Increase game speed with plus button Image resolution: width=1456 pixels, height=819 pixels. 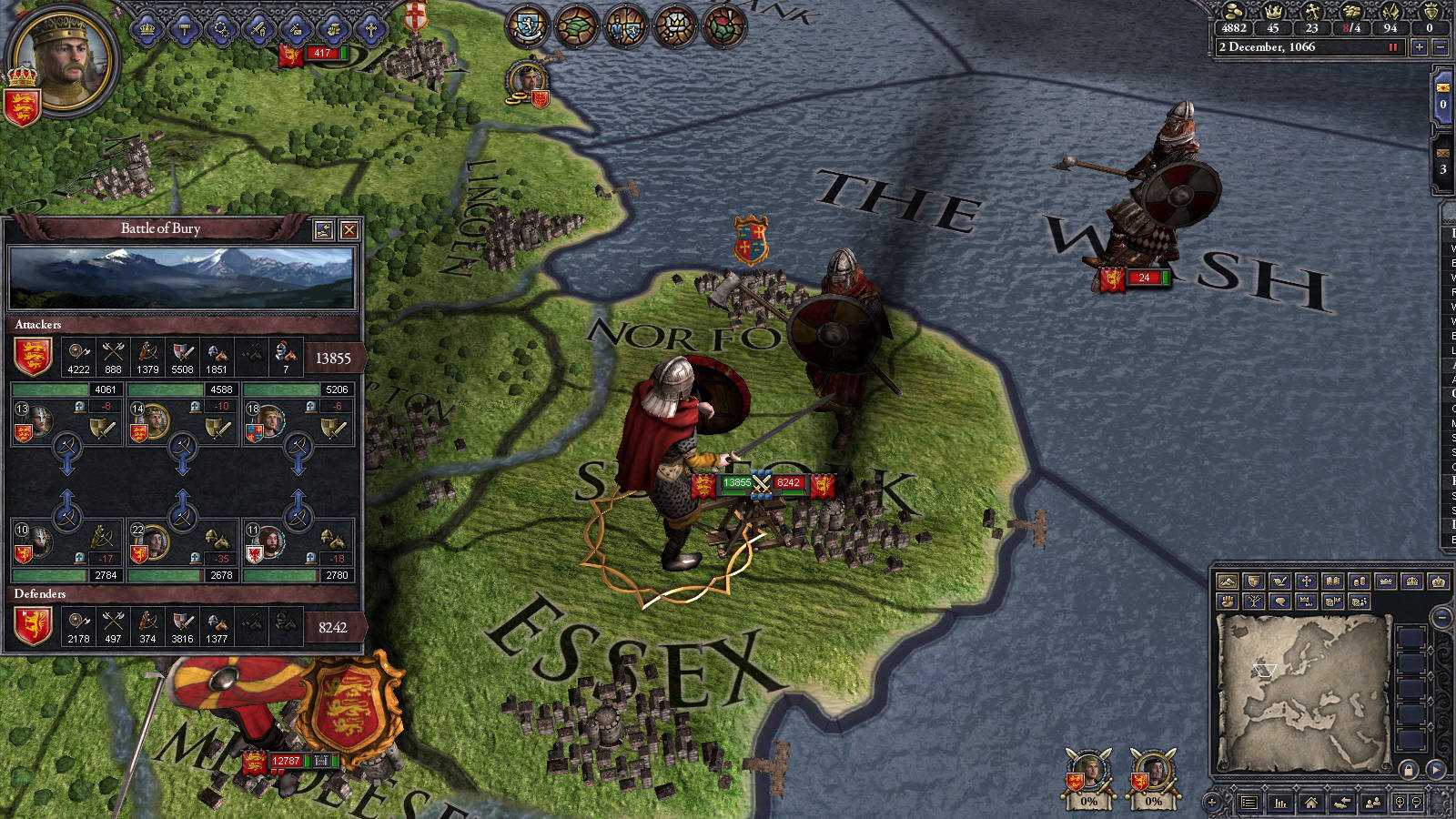(x=1419, y=46)
